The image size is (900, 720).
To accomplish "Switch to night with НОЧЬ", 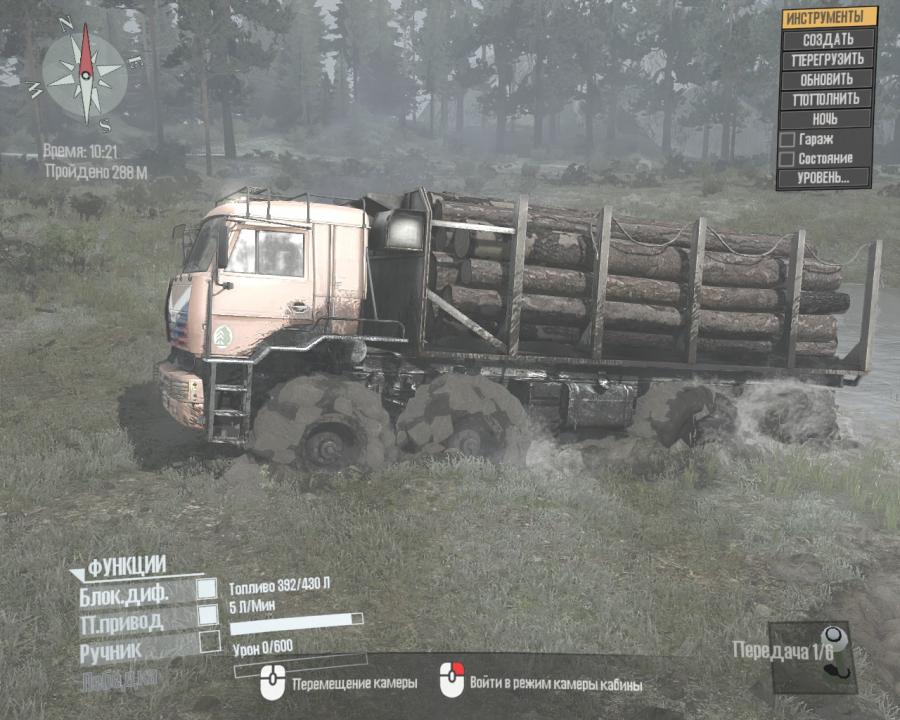I will tap(826, 119).
